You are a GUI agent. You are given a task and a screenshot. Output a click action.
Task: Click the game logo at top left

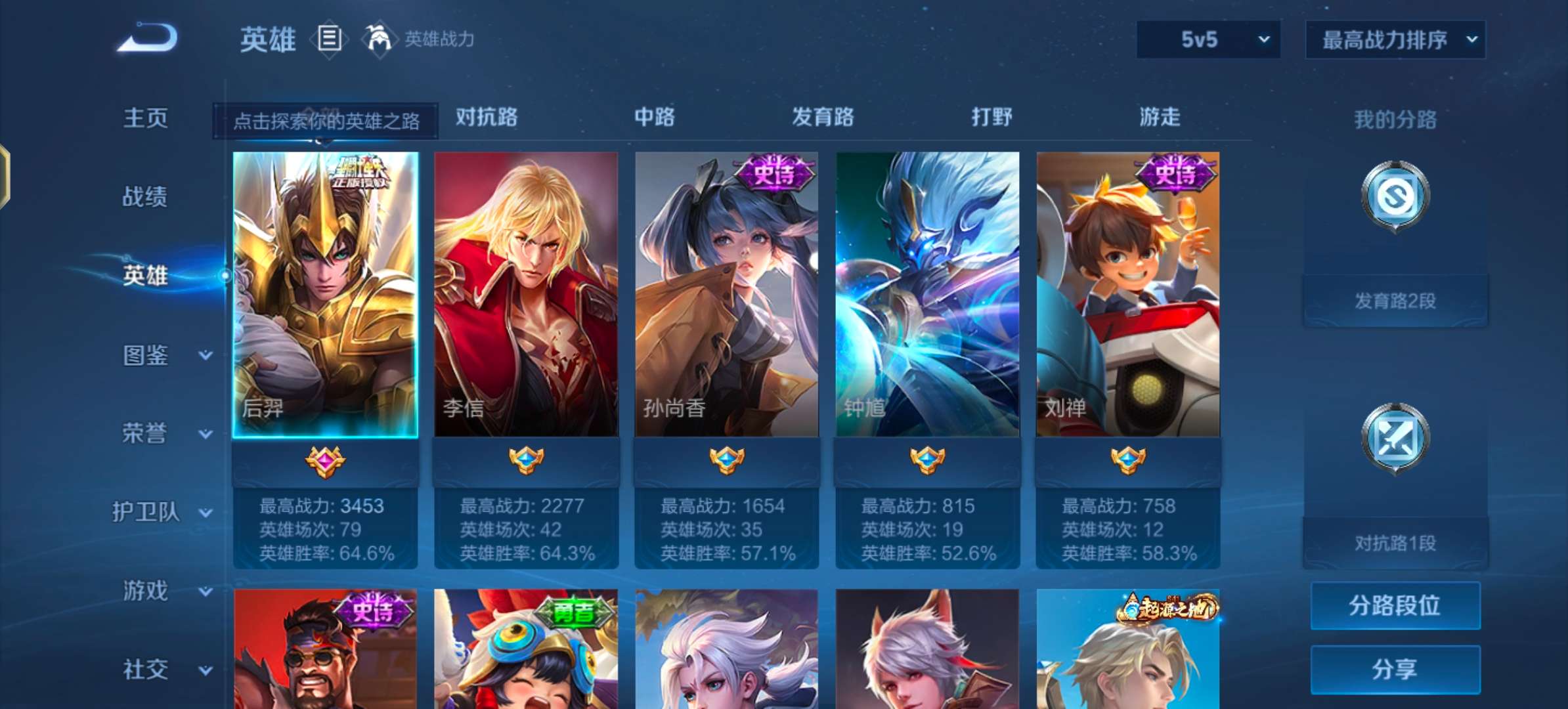pos(148,38)
